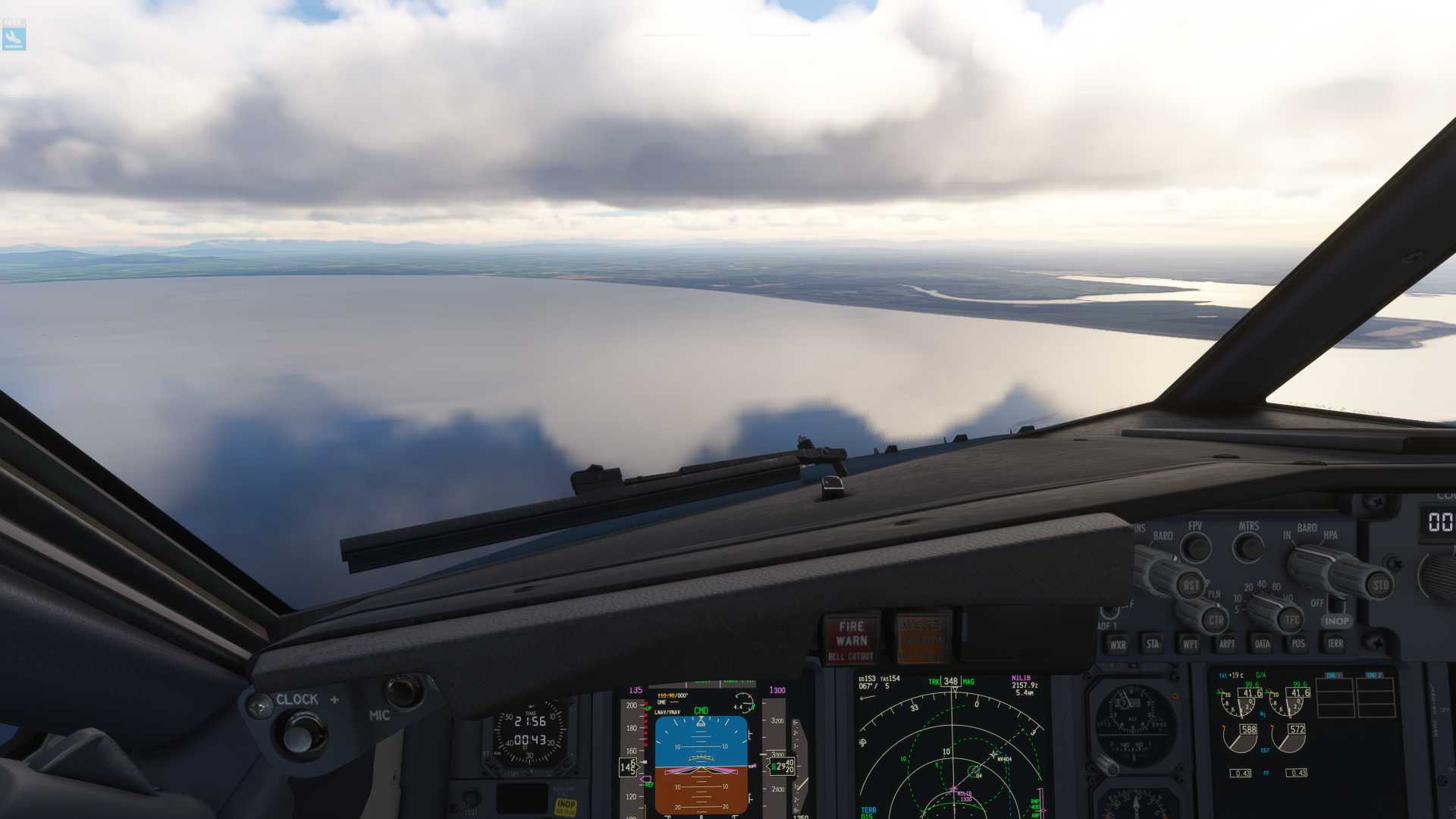
Task: Push the CTR map center button
Action: point(1216,620)
